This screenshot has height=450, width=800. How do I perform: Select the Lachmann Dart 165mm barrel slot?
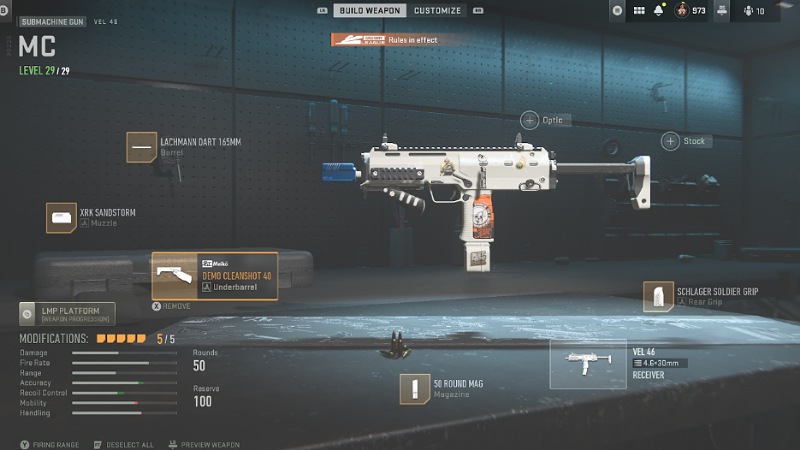tap(141, 147)
